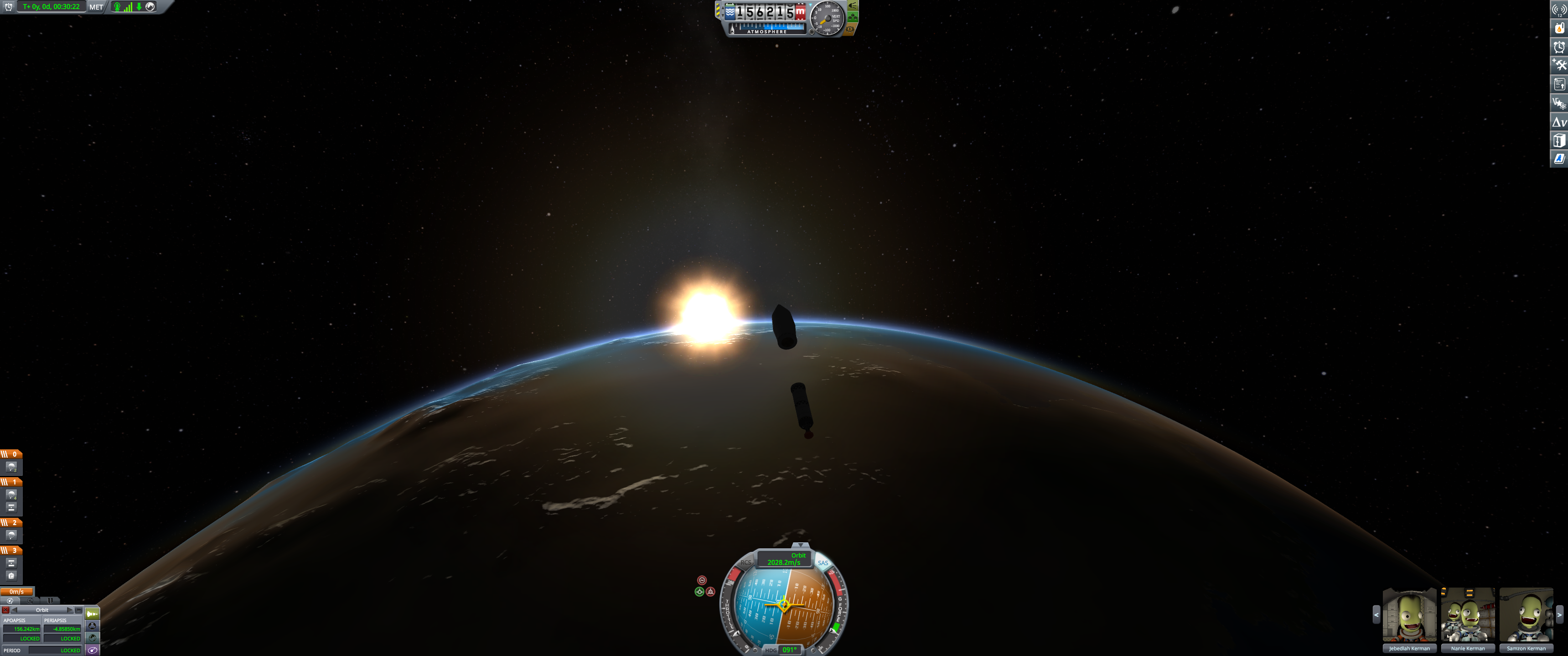Screen dimensions: 1568x656
Task: Open the CommNet signal antenna app
Action: coord(1559,9)
